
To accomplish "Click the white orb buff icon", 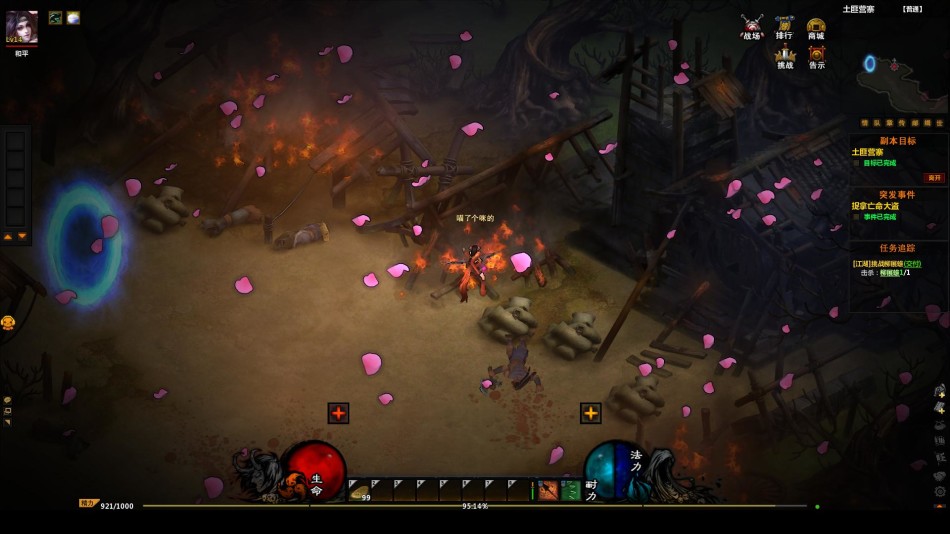I will (73, 18).
